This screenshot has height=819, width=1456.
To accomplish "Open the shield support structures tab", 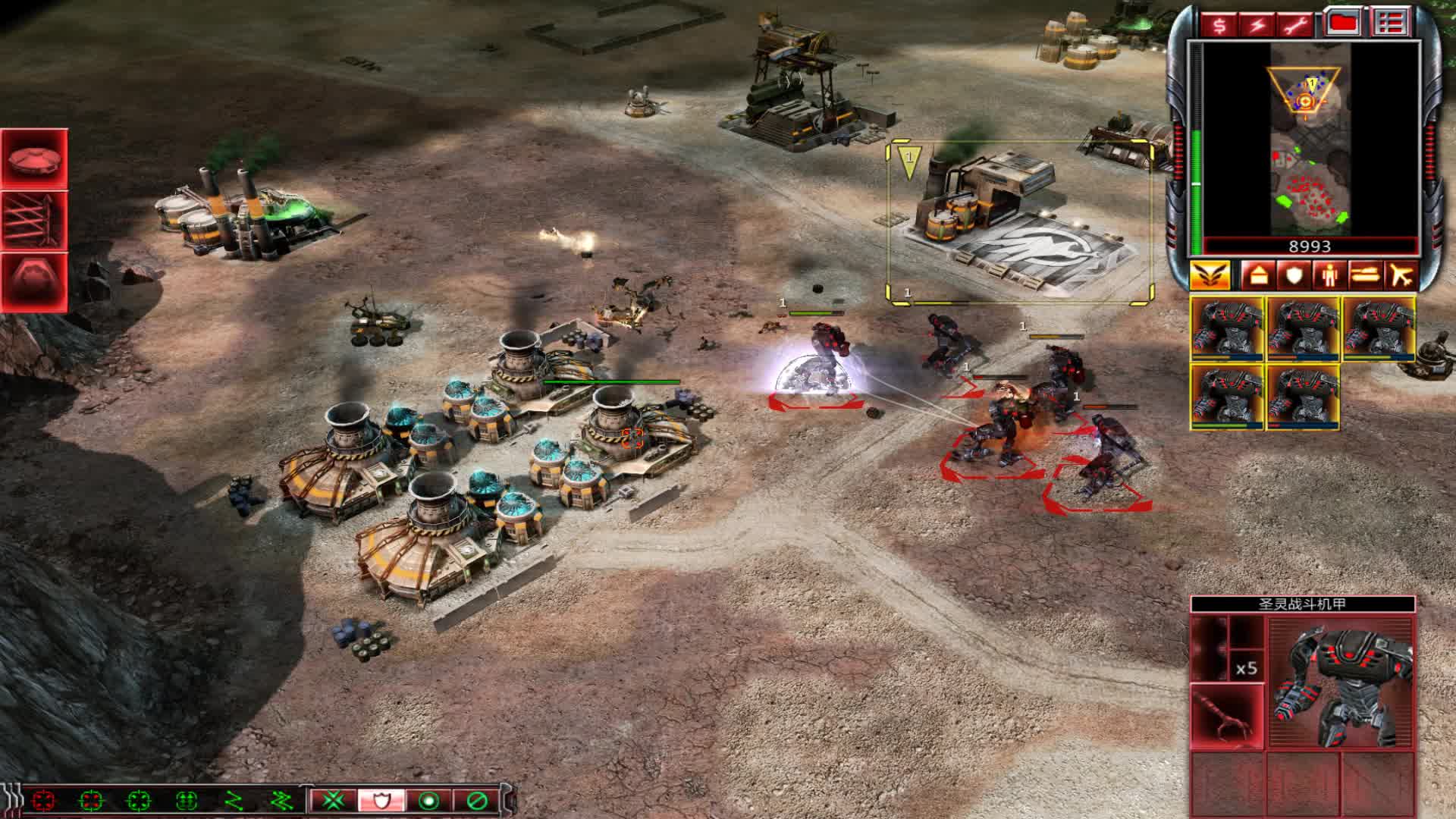I will [x=1293, y=275].
